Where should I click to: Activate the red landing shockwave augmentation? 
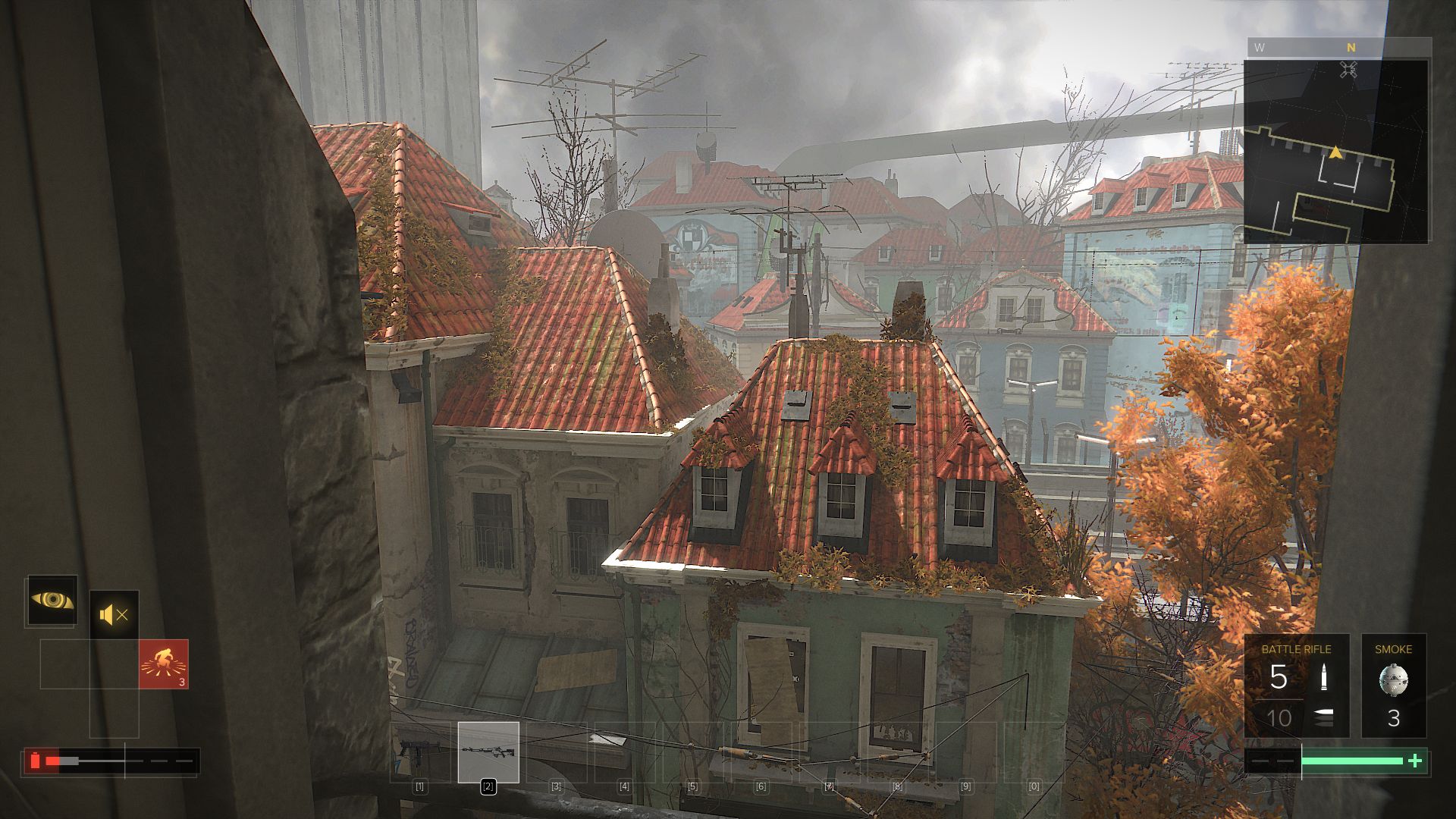[163, 664]
